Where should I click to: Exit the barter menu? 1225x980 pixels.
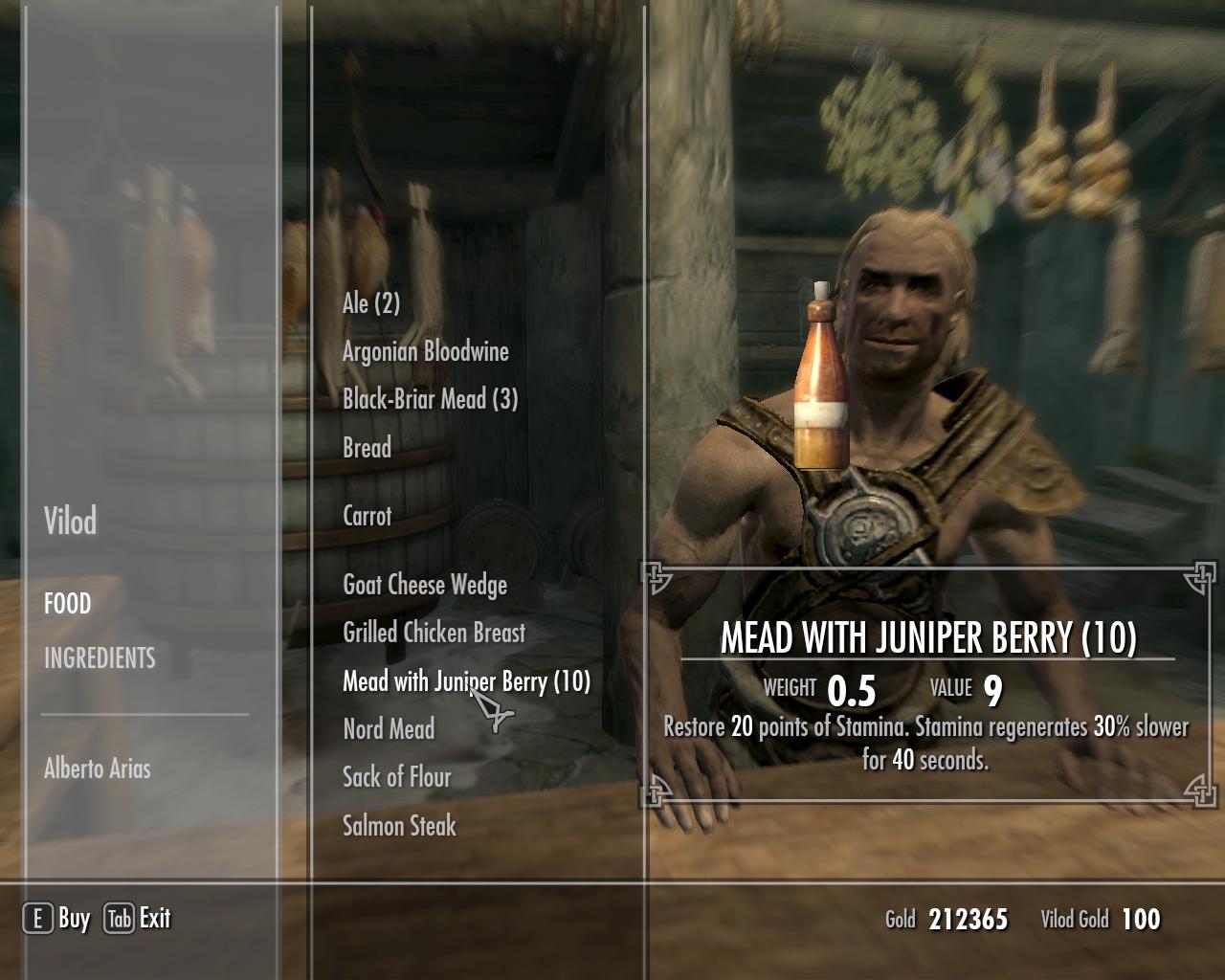pos(137,919)
